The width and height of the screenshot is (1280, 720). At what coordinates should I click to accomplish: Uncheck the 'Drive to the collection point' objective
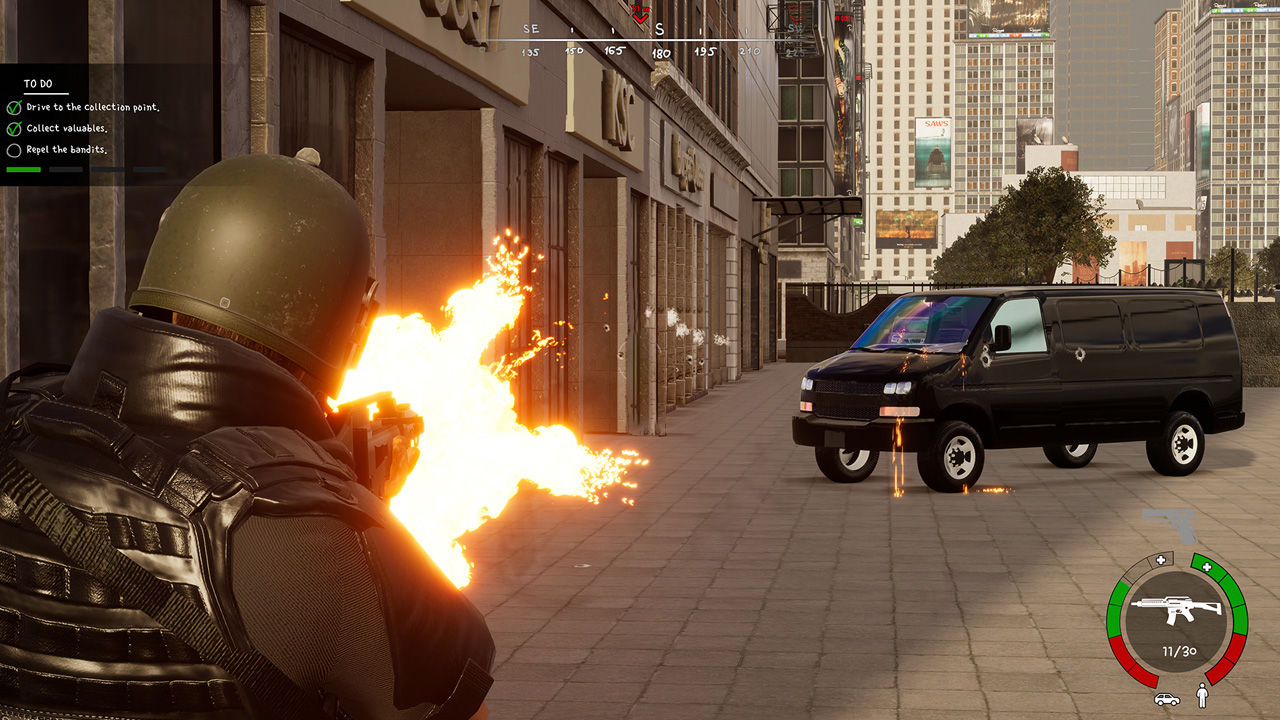click(x=14, y=108)
